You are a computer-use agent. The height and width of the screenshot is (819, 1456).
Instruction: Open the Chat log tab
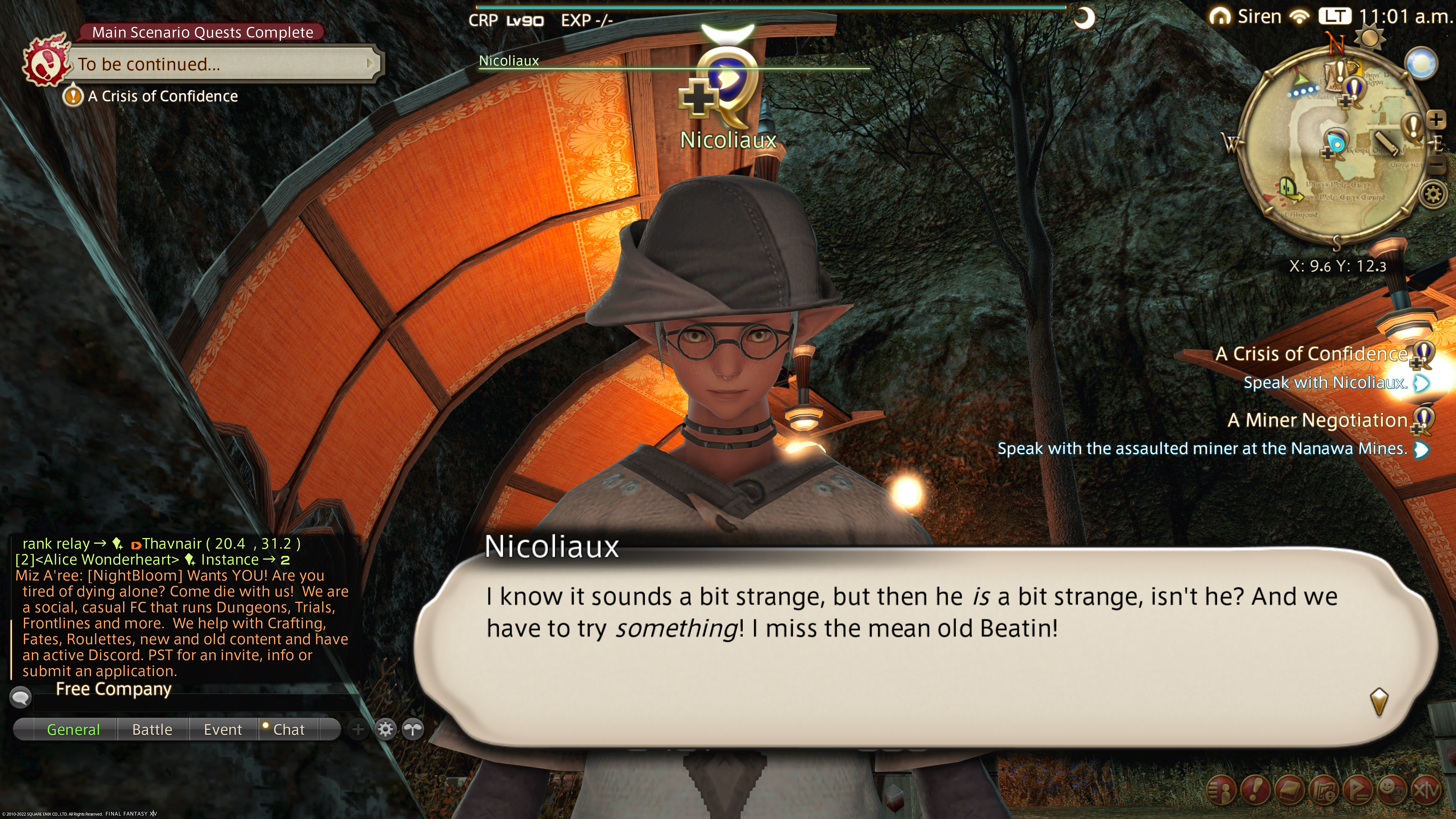(288, 729)
